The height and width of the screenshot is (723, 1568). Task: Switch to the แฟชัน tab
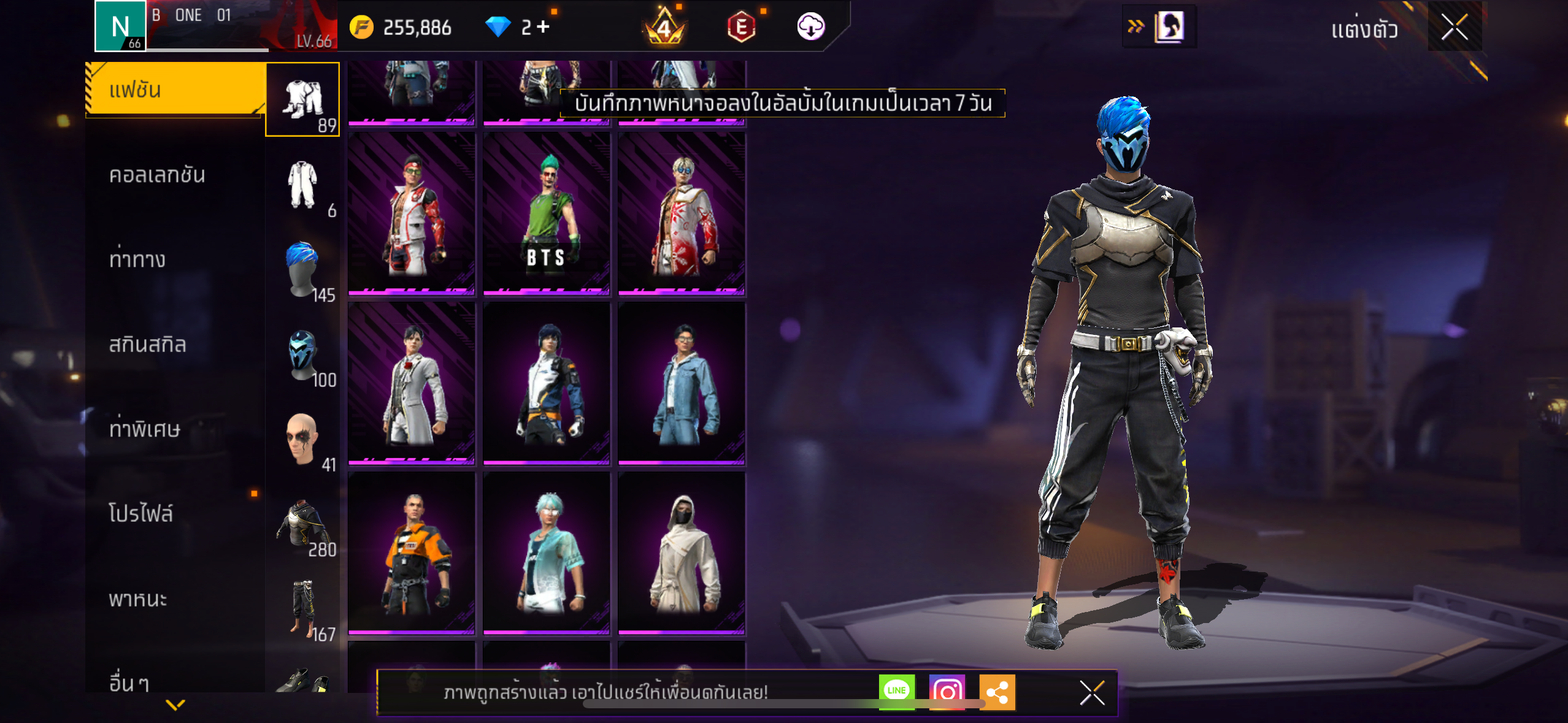pos(175,90)
